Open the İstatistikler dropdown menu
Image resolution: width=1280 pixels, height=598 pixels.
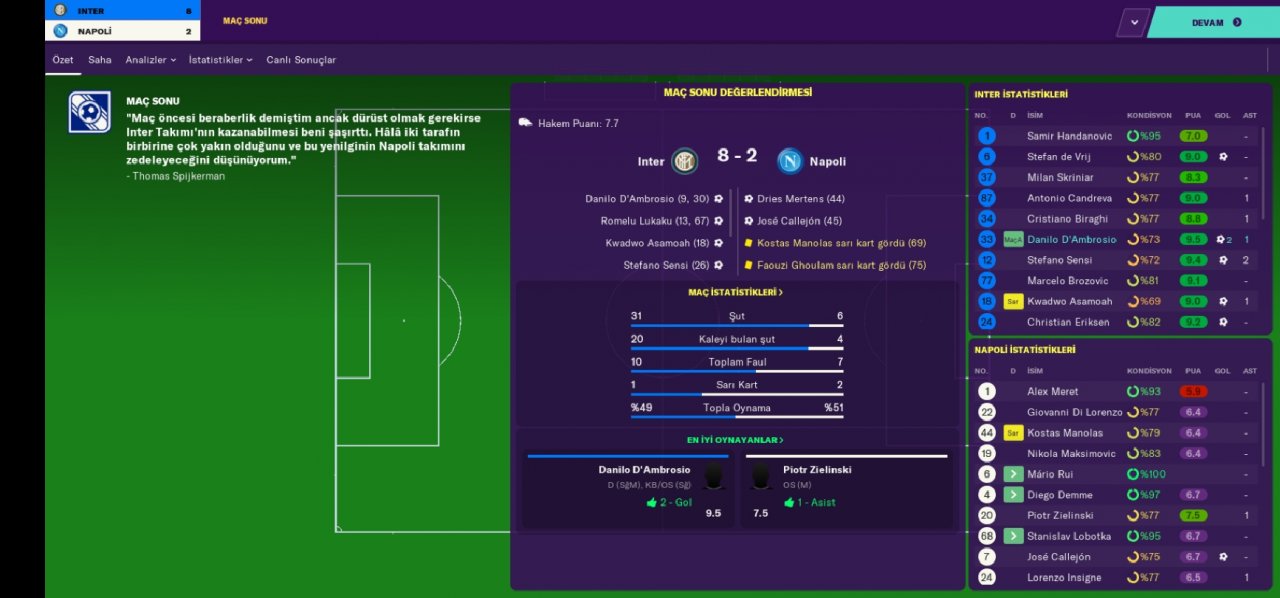click(x=220, y=60)
